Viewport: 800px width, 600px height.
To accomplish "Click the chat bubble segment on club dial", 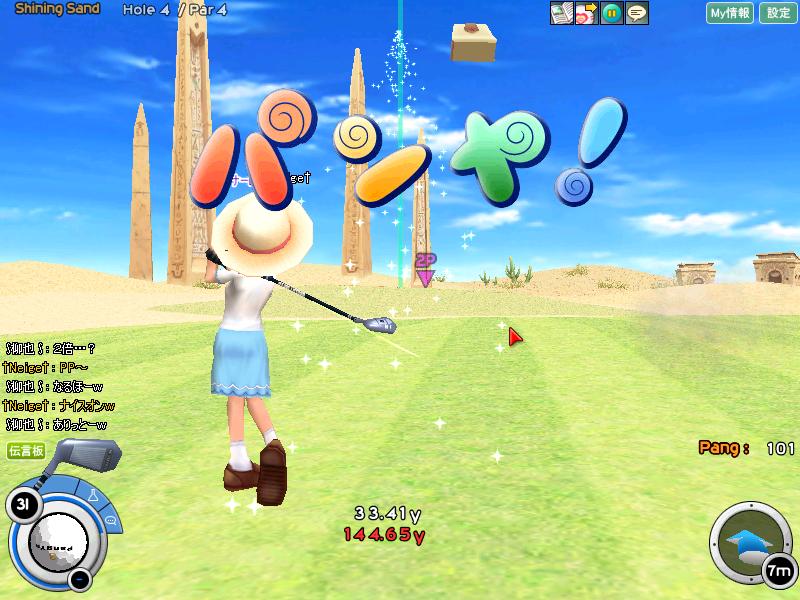I will [111, 520].
